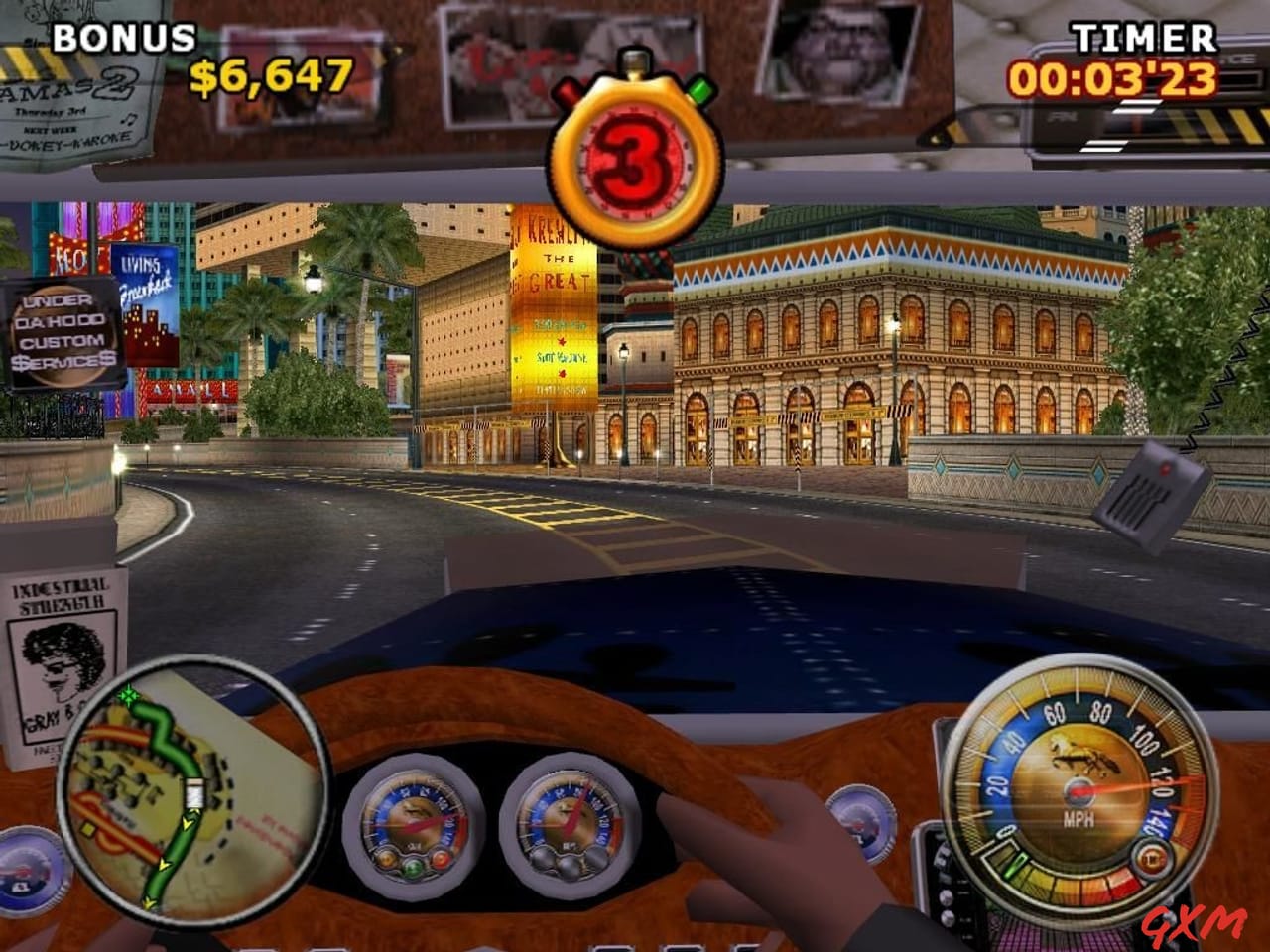The width and height of the screenshot is (1270, 952).
Task: Click the small red stamp icon inside the speedometer
Action: point(1151,858)
